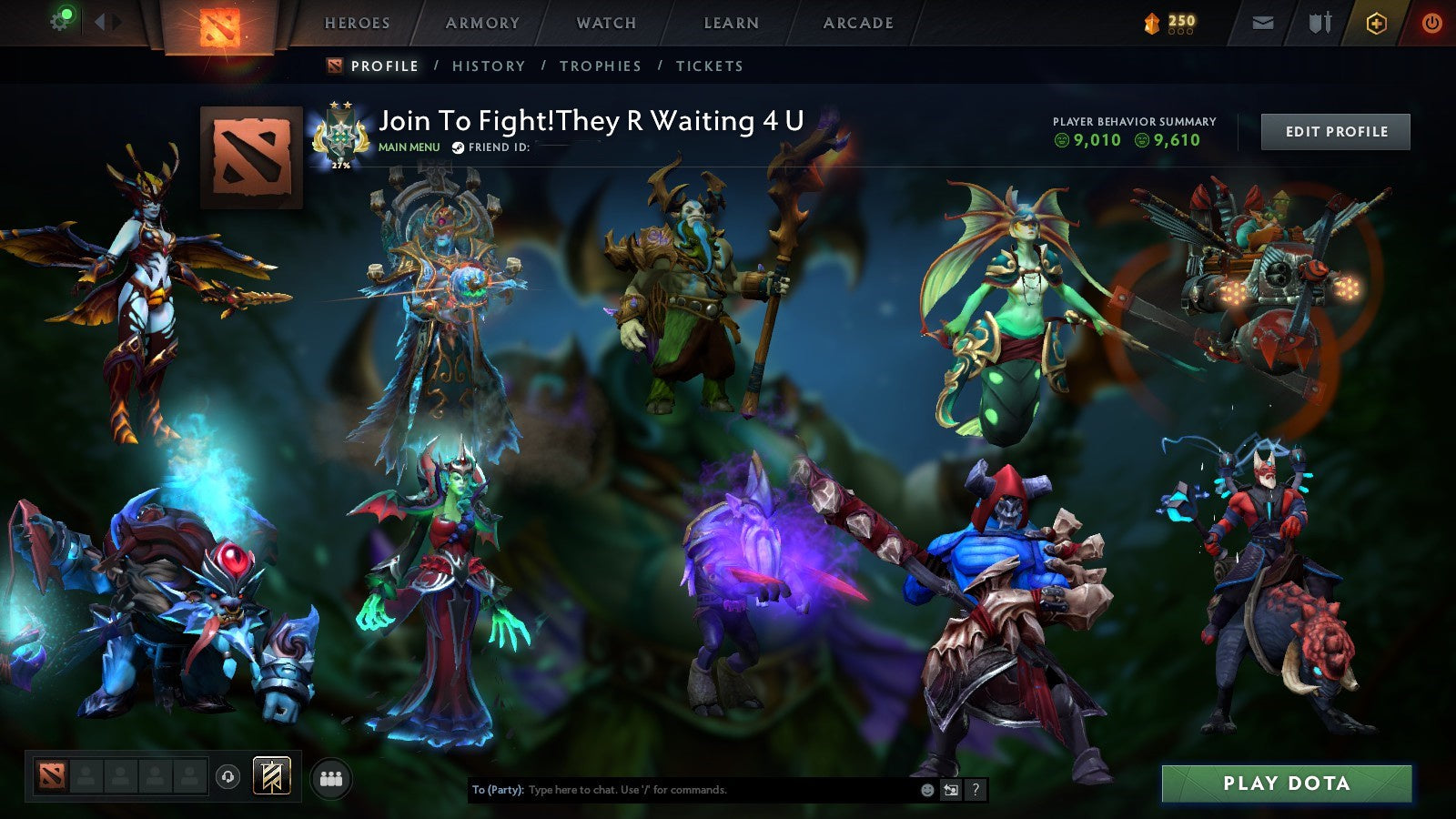Toggle the chat wheel icon beside emoticons

(x=949, y=791)
